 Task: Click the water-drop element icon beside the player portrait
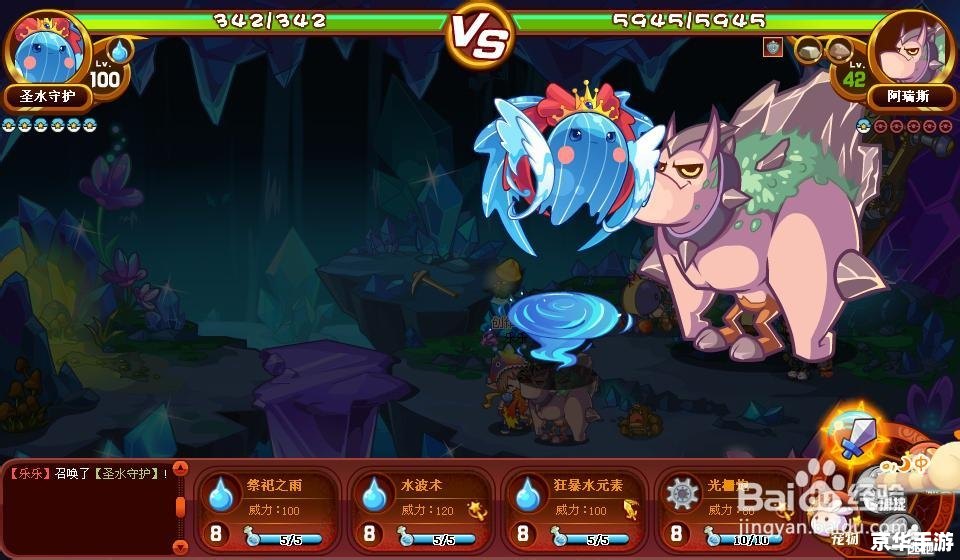pyautogui.click(x=120, y=50)
